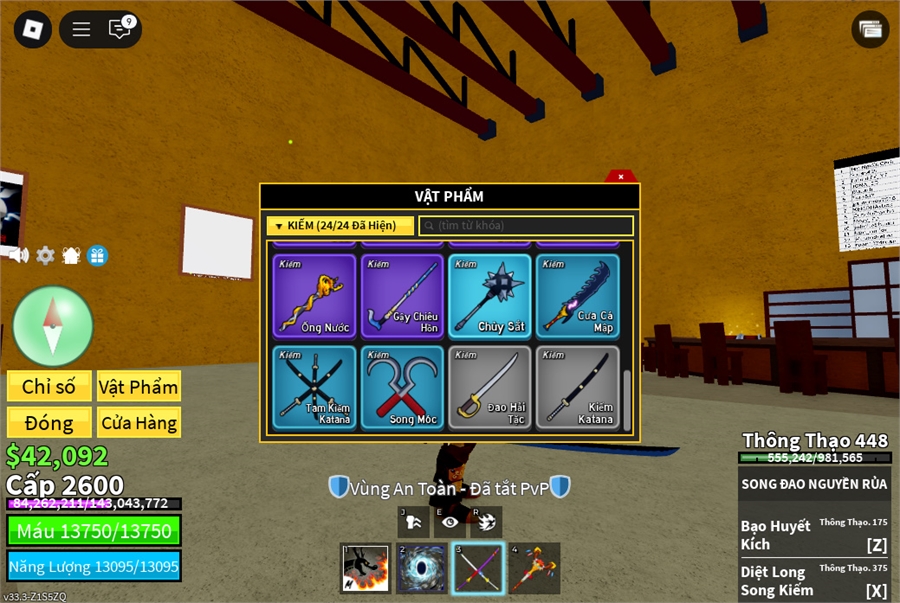This screenshot has width=900, height=603.
Task: Choose the Gậy Chiêu Hồn item
Action: [402, 296]
